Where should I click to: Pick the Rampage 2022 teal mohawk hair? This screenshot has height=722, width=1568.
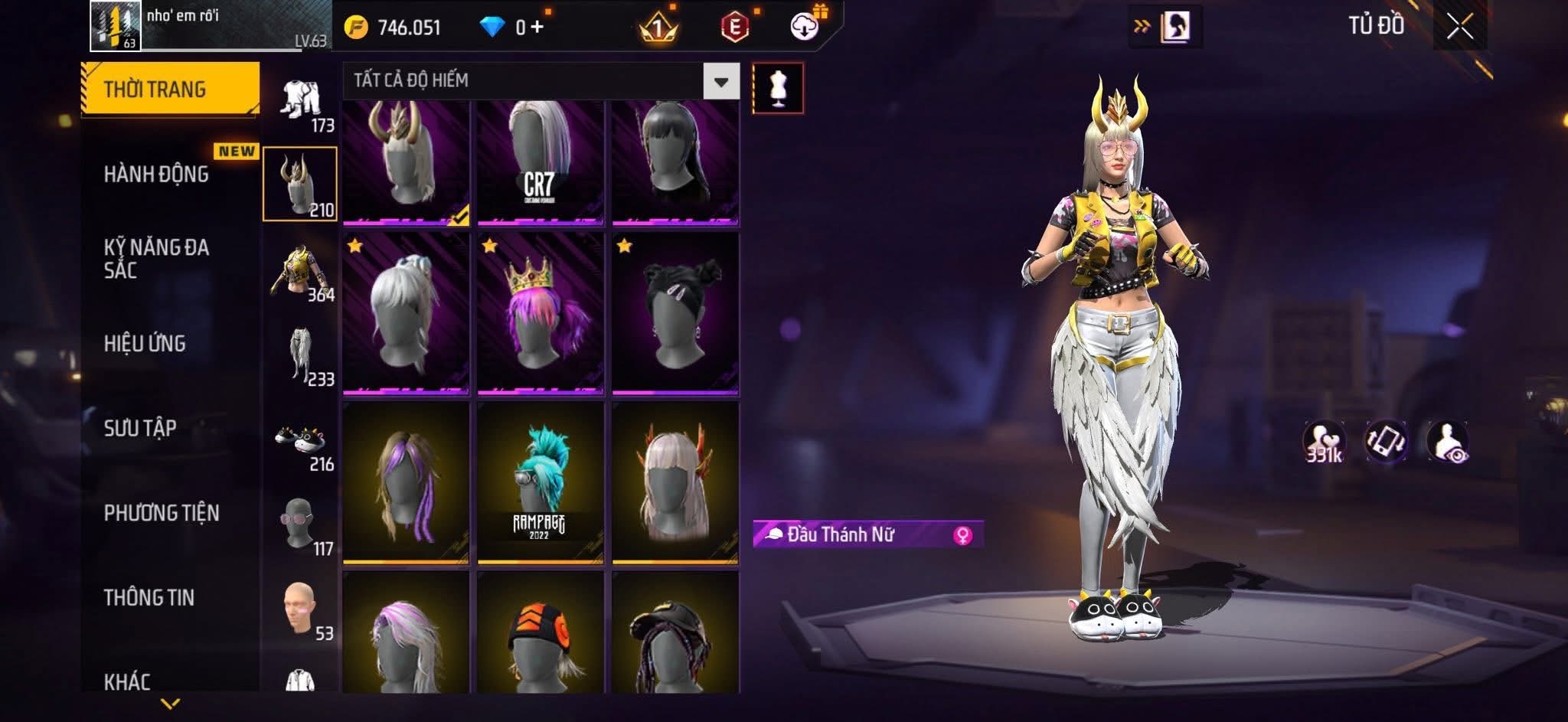point(541,483)
